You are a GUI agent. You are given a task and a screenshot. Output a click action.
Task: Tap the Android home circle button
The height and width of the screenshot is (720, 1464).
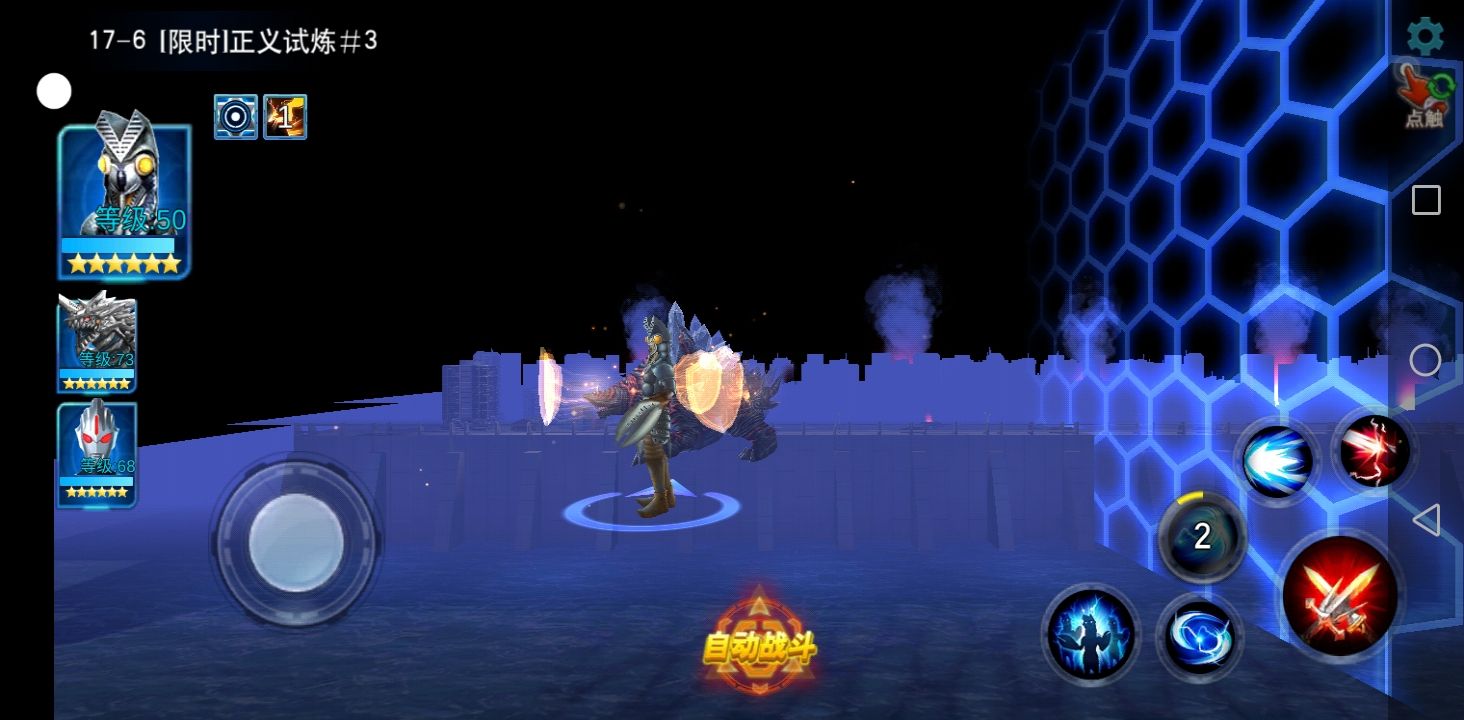pos(1425,360)
